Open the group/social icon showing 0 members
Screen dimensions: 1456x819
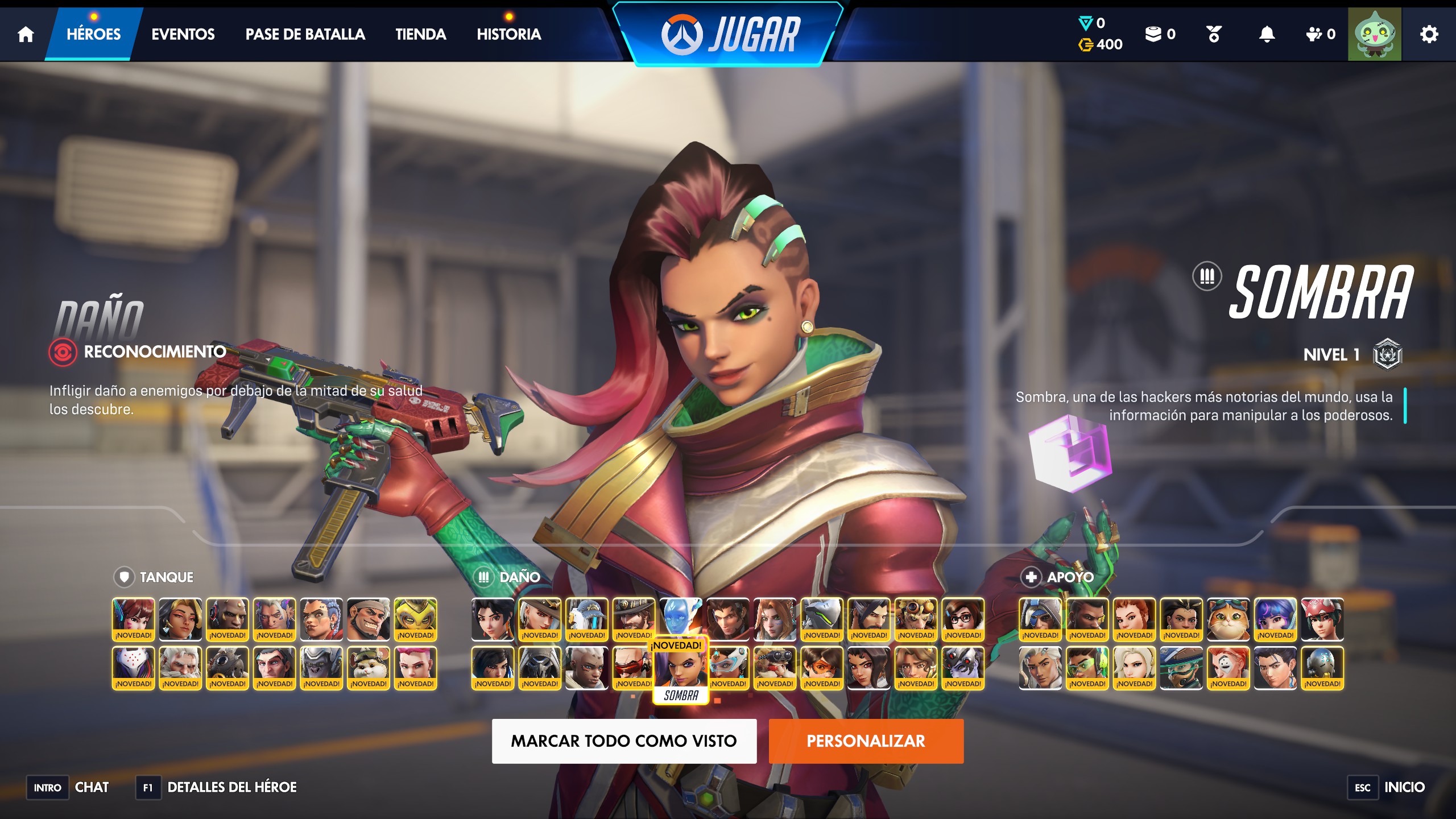tap(1314, 34)
